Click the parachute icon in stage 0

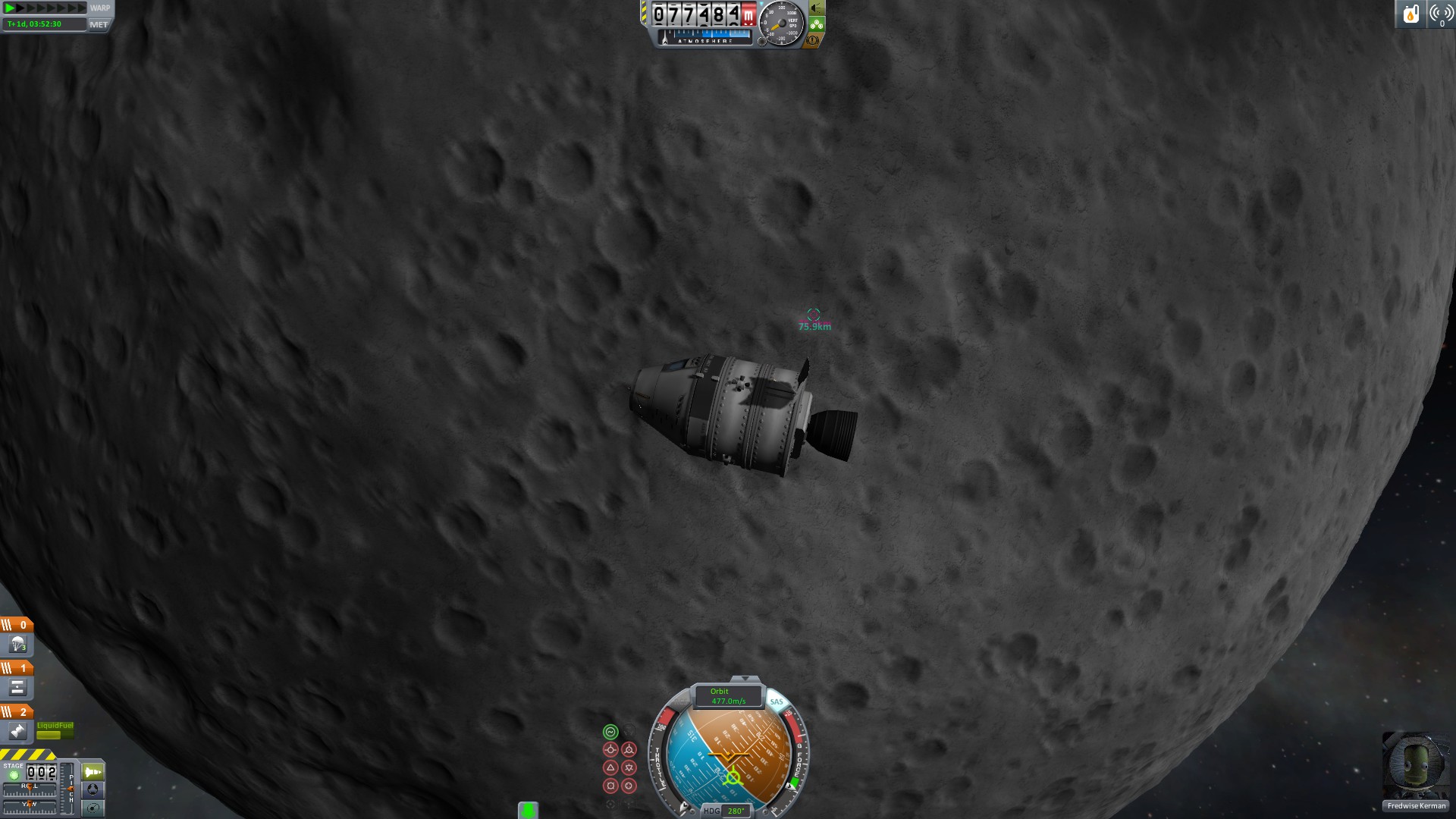18,645
